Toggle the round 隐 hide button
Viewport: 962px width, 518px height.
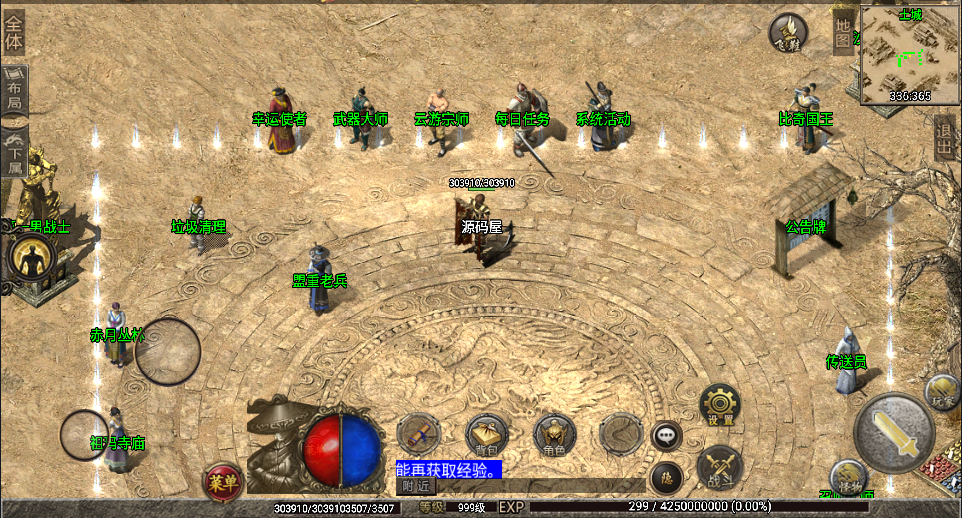[665, 478]
